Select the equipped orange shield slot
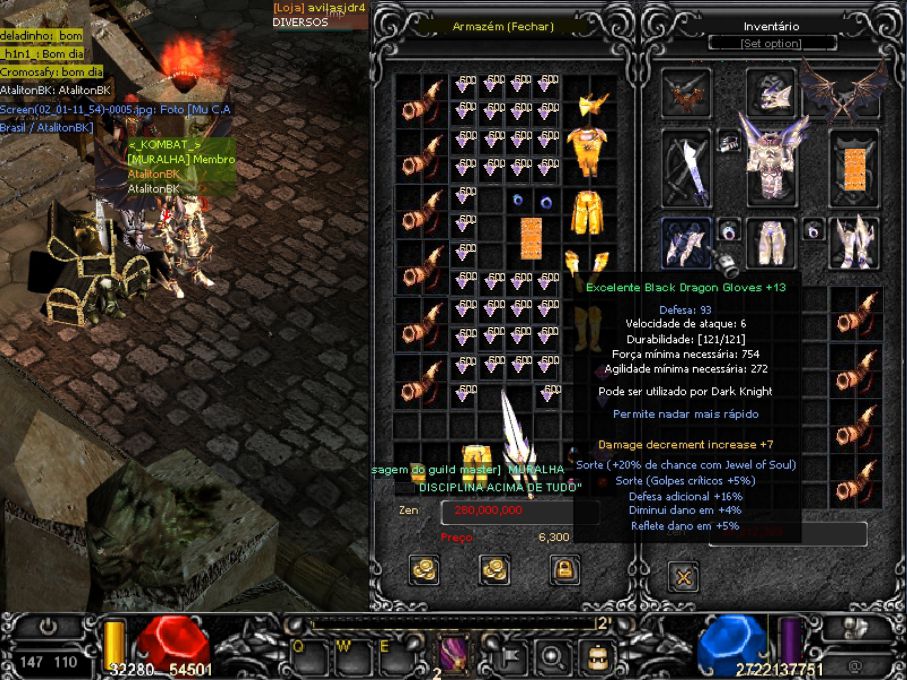 coord(853,167)
